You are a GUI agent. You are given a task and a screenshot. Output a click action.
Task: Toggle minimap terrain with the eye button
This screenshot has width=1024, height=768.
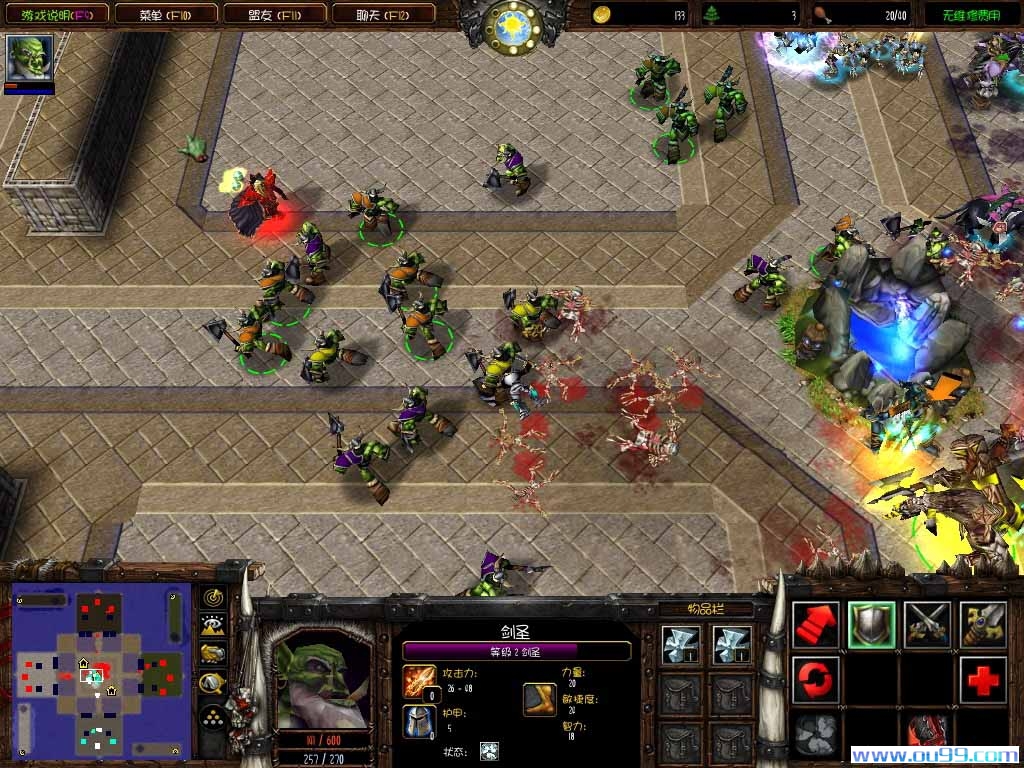(212, 626)
